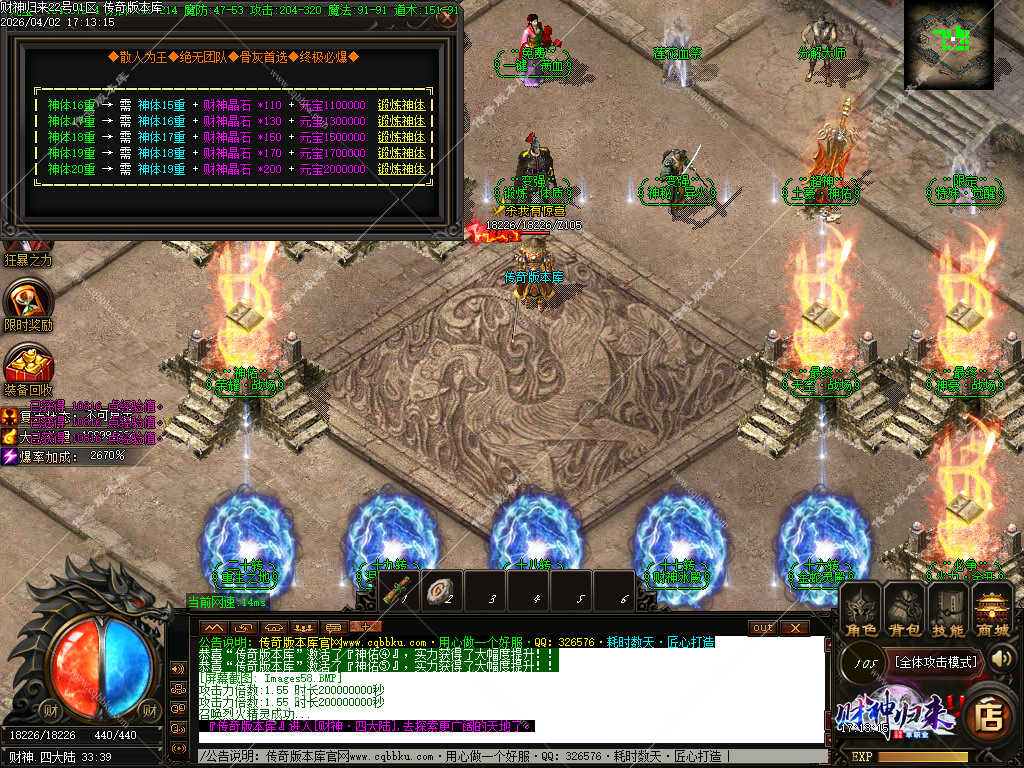
Task: Click 锻炼神体 link for 神体16重 row
Action: 401,105
